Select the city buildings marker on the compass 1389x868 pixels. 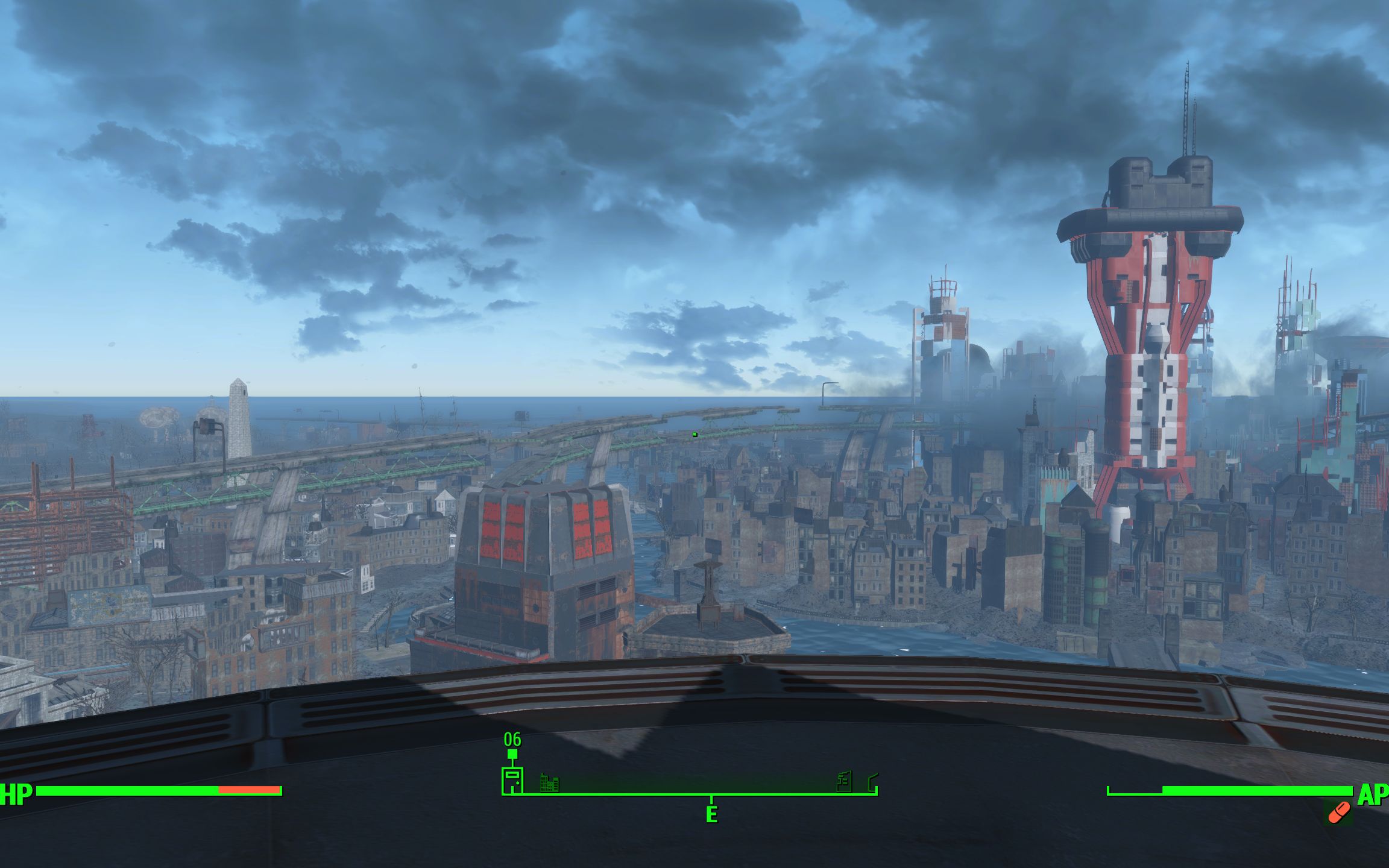coord(549,783)
